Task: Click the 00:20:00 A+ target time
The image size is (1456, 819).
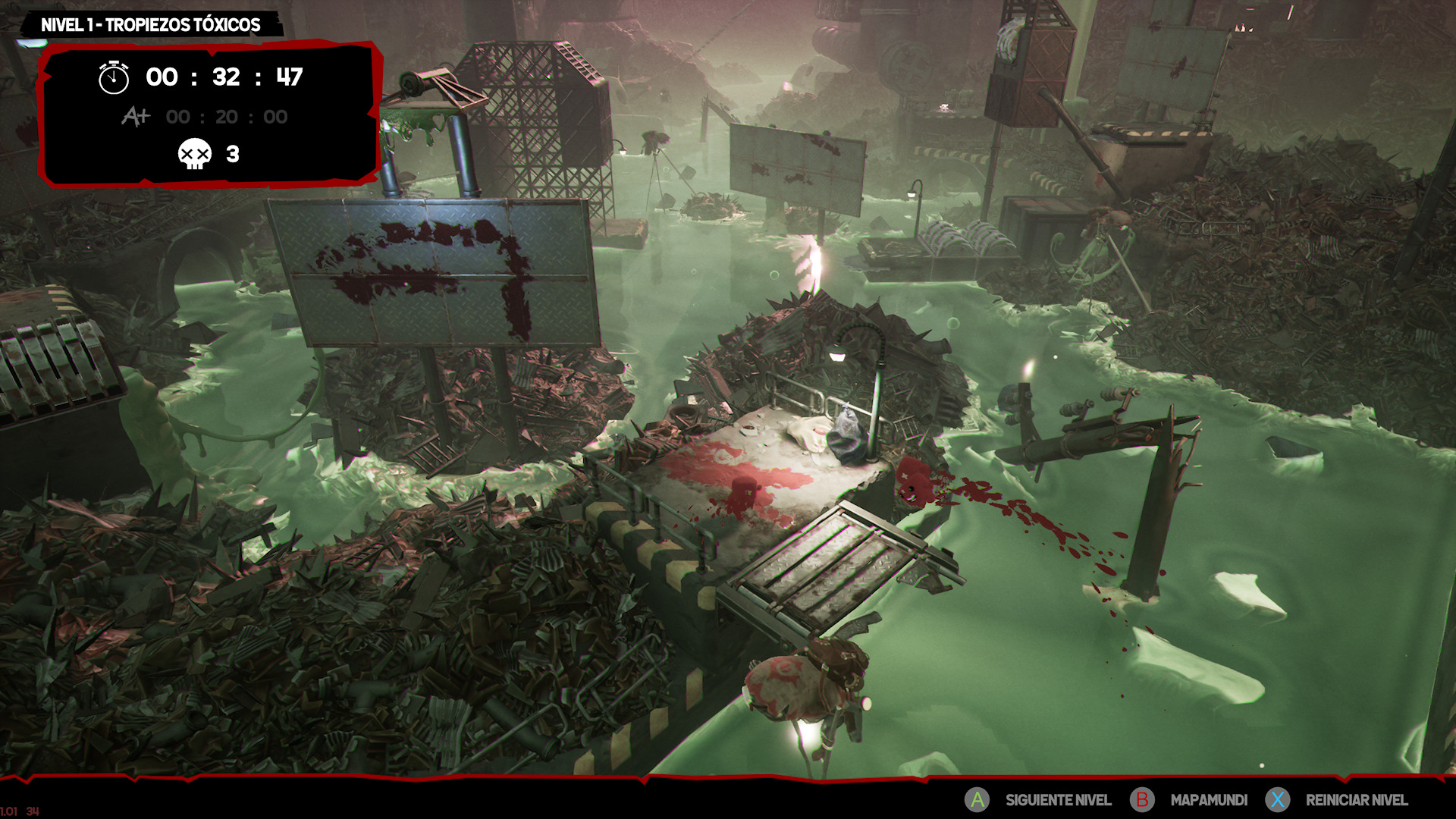Action: (x=226, y=116)
